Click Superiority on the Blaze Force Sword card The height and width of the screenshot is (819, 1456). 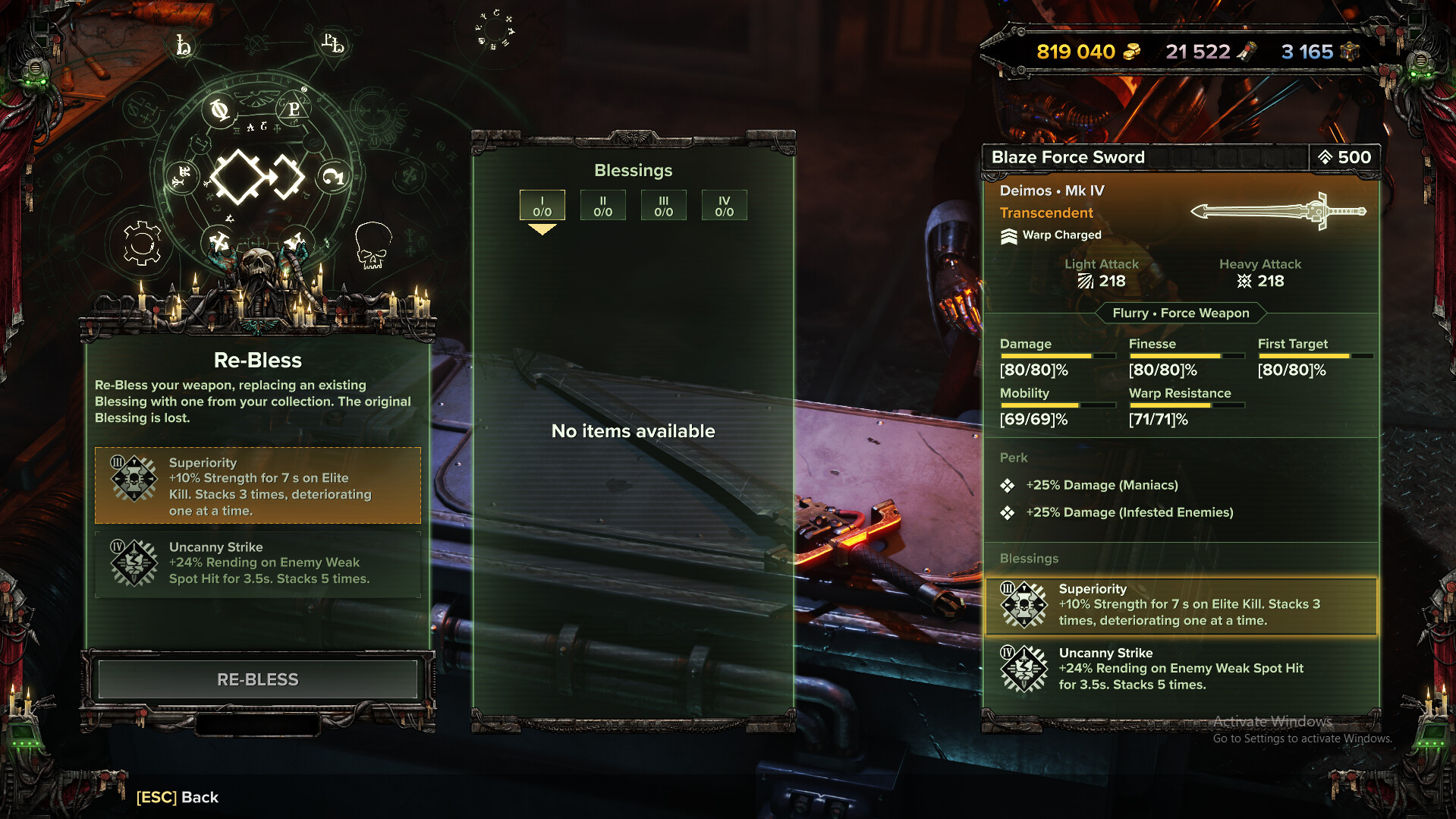(1180, 605)
